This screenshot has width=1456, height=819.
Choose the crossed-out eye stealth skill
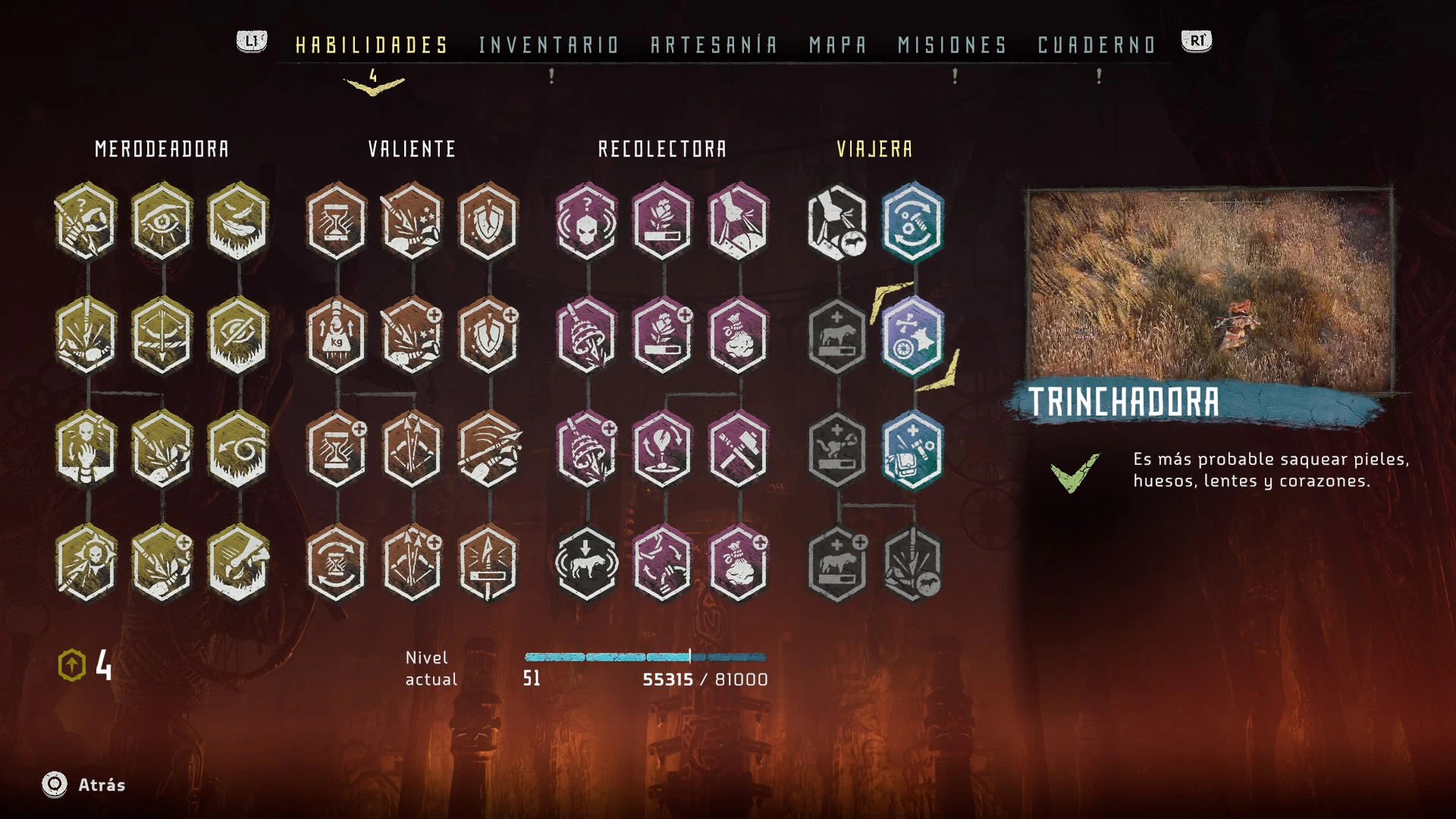pos(238,336)
